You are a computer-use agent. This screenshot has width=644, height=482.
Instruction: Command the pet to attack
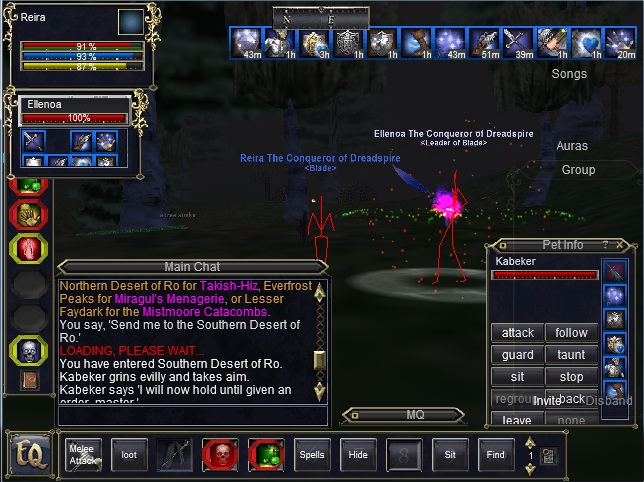[517, 333]
